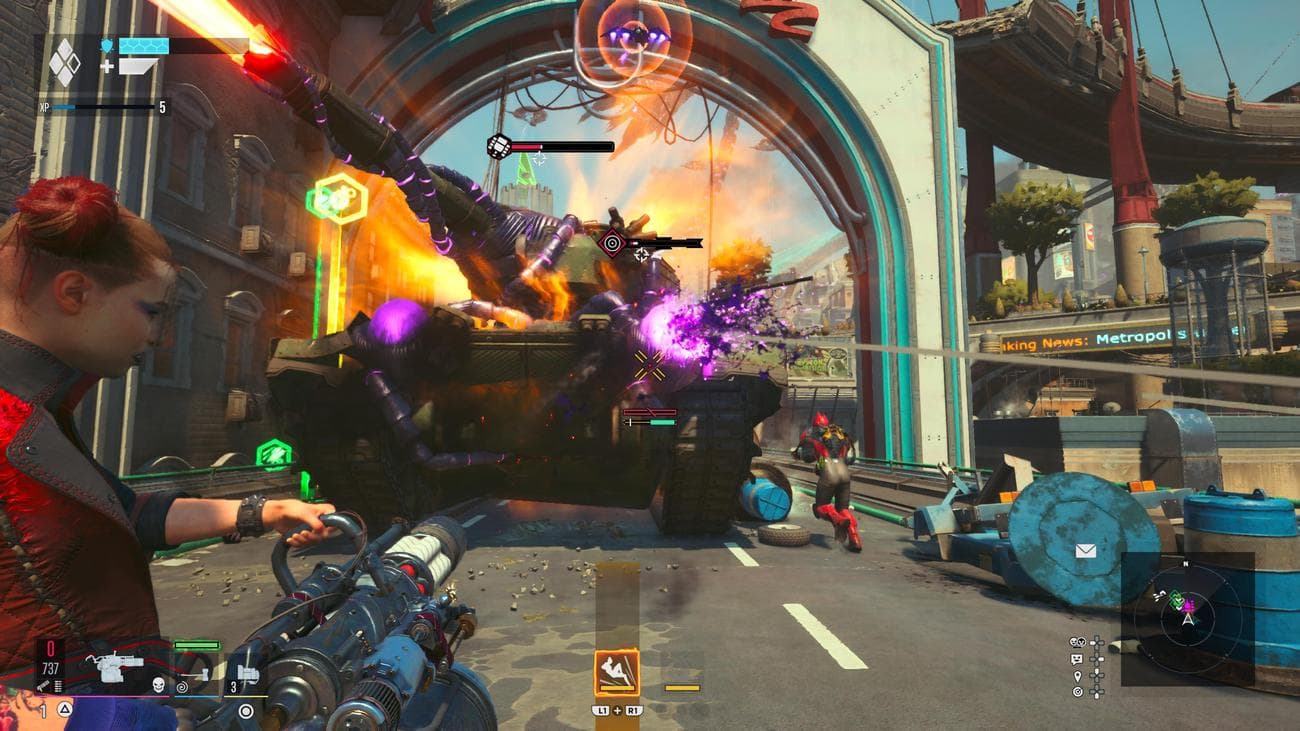Select the grenade icon showing count 3
1300x731 pixels.
(x=247, y=673)
